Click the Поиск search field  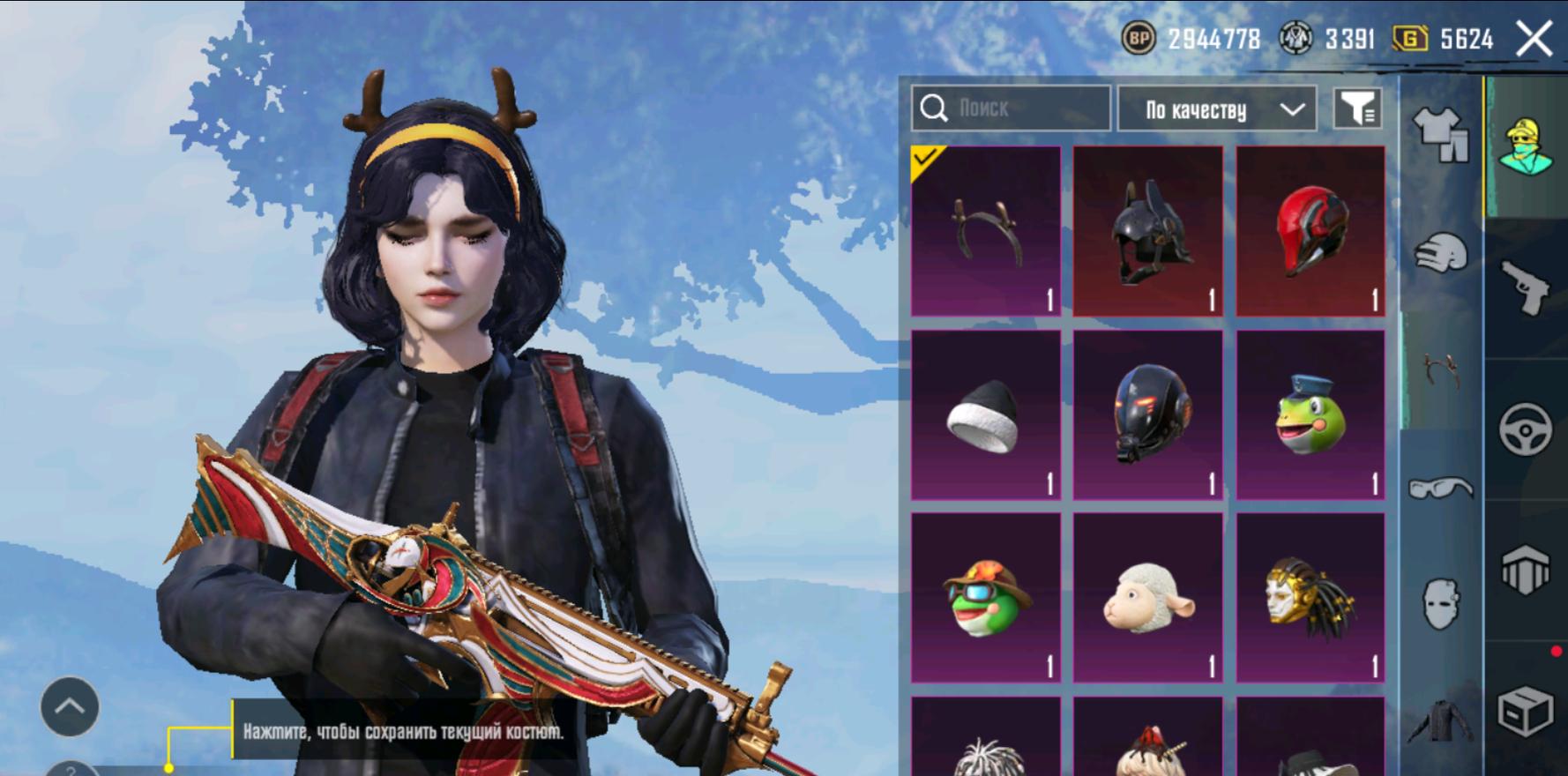(1011, 108)
